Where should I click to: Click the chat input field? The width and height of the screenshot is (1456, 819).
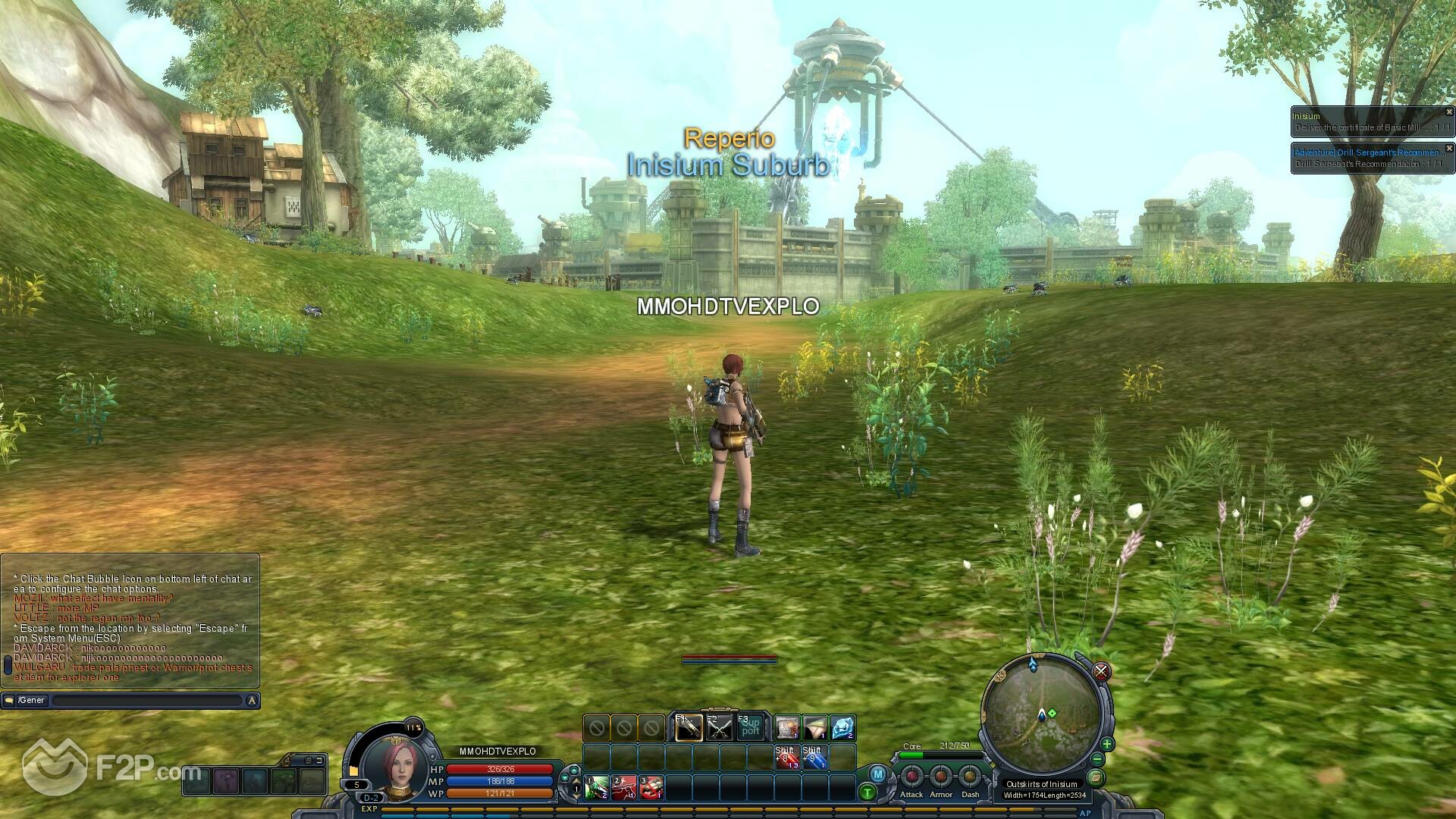click(146, 701)
